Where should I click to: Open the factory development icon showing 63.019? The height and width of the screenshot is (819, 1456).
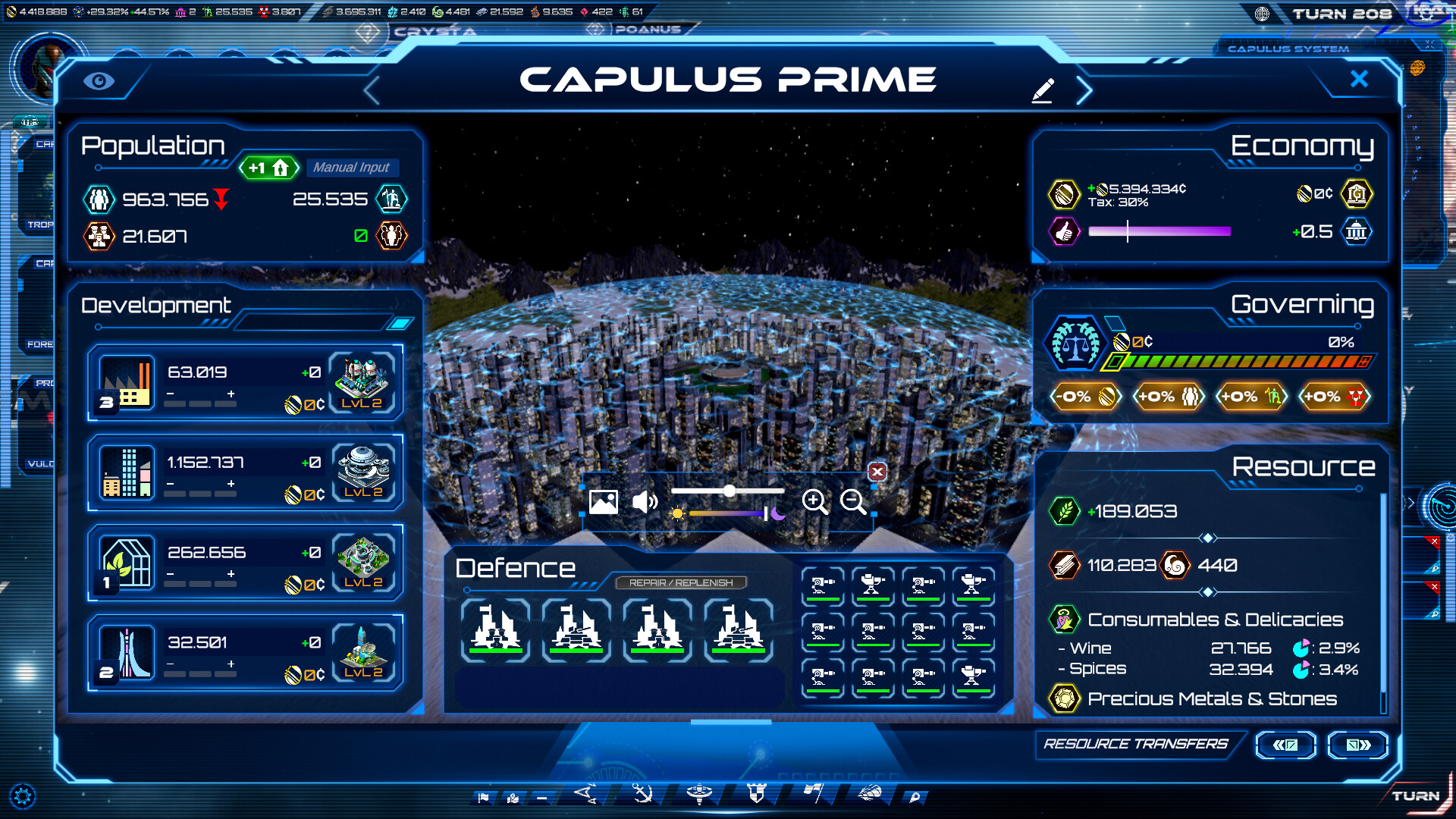pos(126,383)
